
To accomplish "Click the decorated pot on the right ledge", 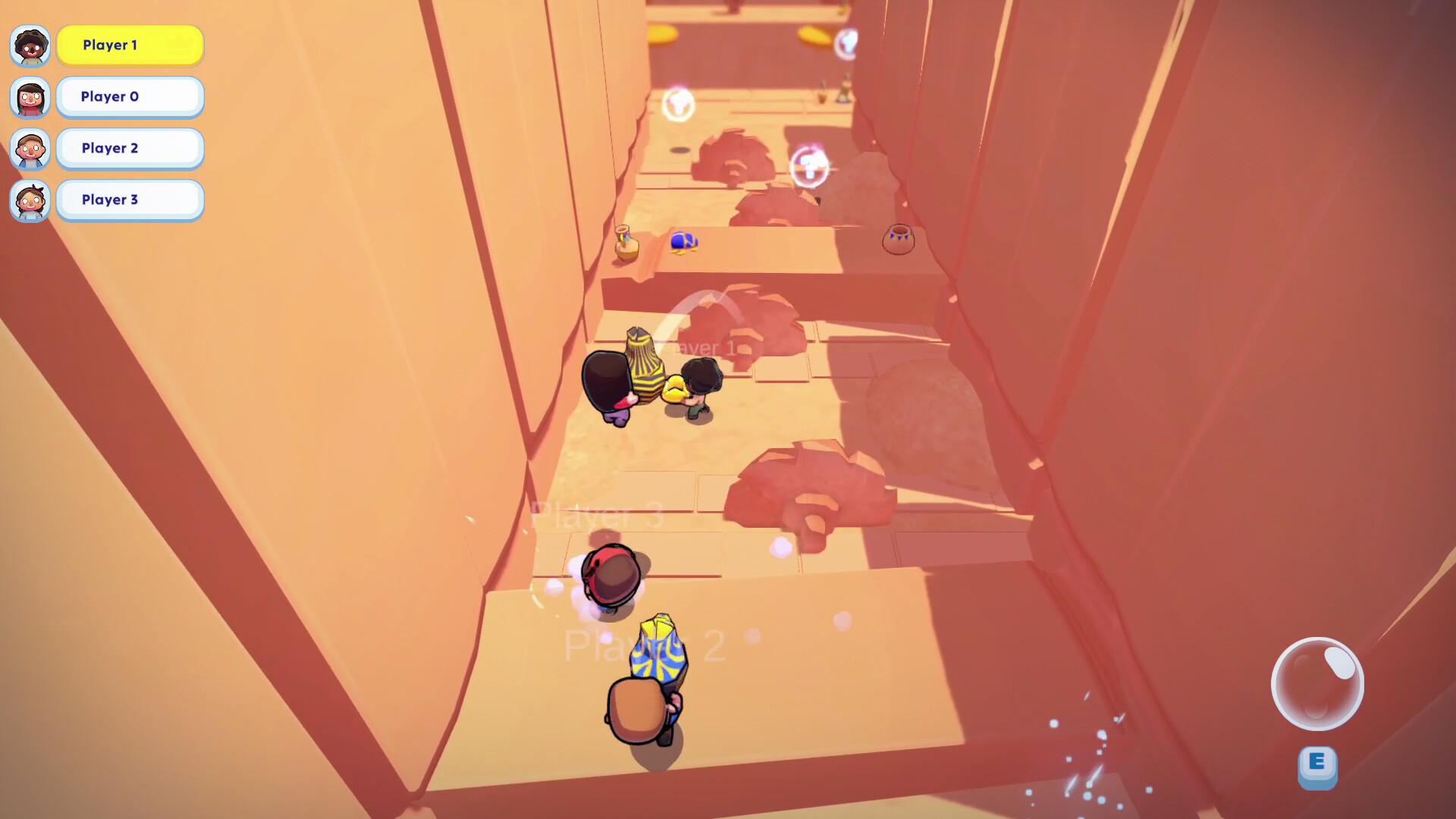I will click(x=898, y=238).
